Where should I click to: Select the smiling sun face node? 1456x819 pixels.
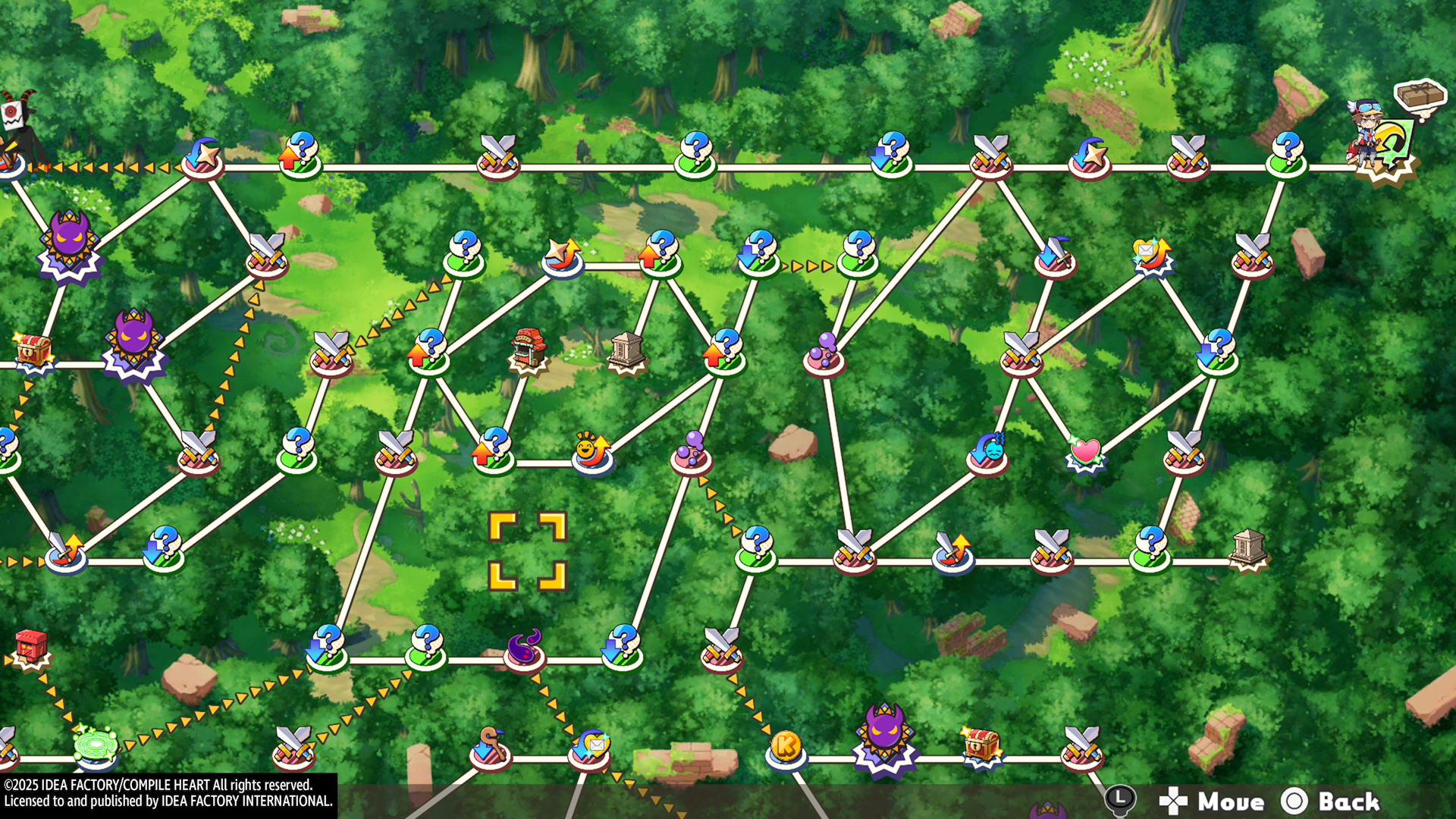[x=592, y=450]
